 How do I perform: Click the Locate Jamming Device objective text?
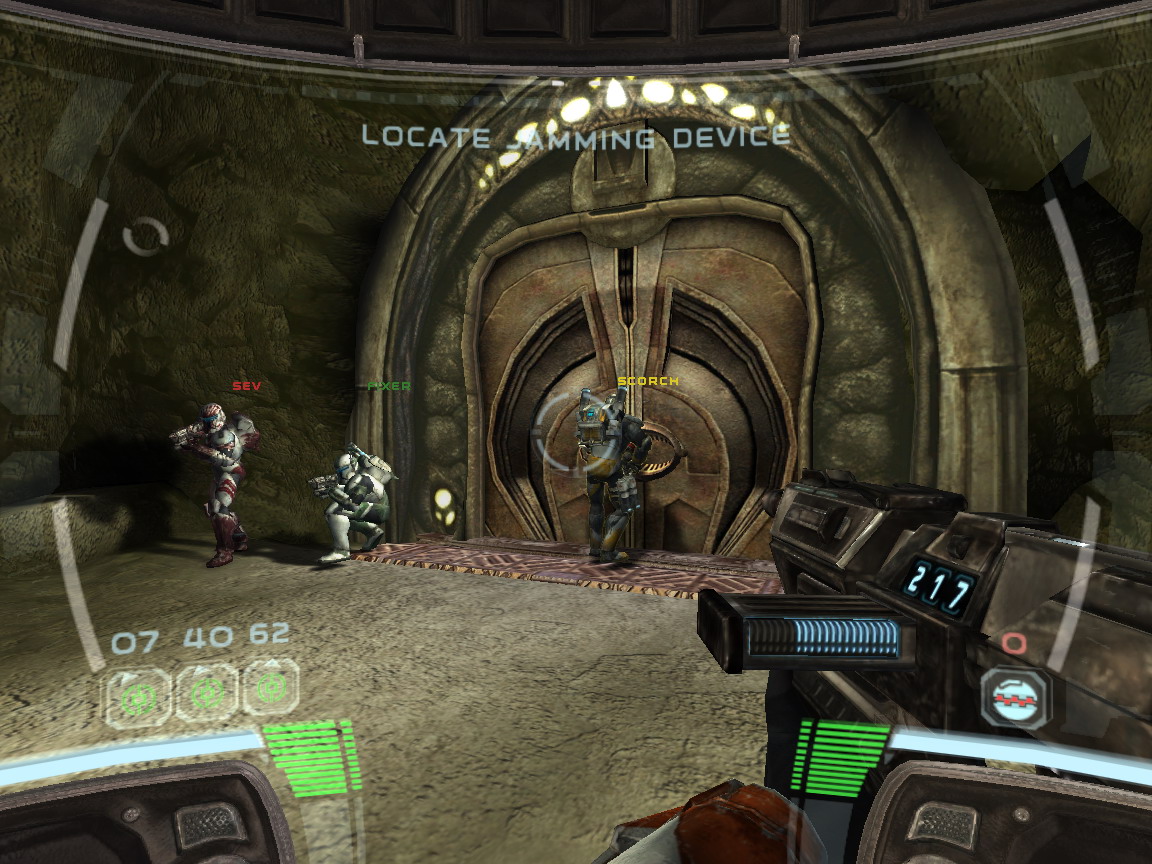[575, 136]
